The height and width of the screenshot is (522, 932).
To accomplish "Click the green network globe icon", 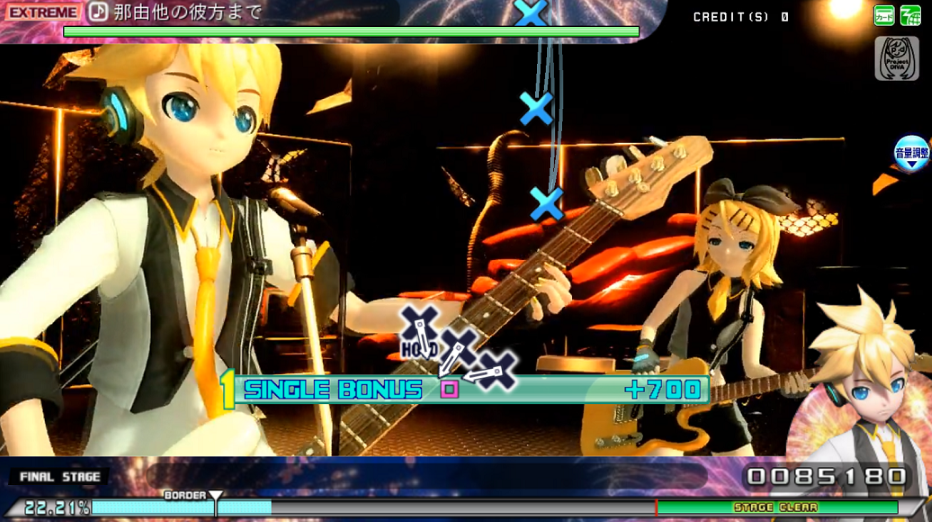I will (910, 15).
